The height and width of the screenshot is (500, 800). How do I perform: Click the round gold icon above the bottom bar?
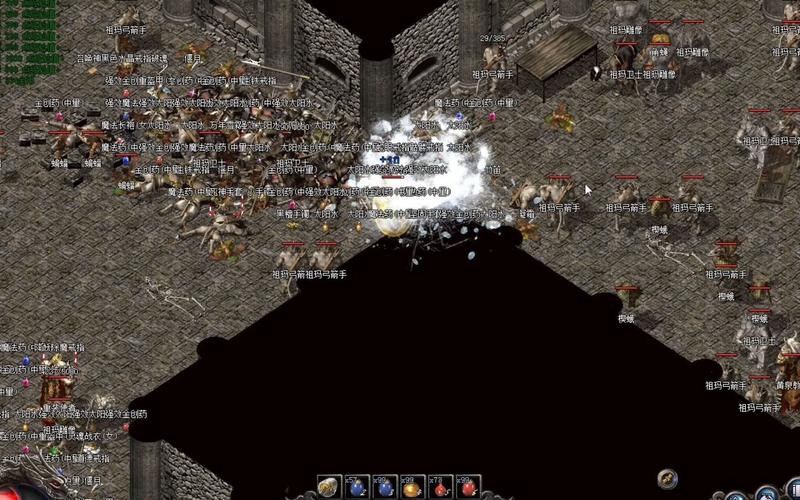click(x=668, y=478)
